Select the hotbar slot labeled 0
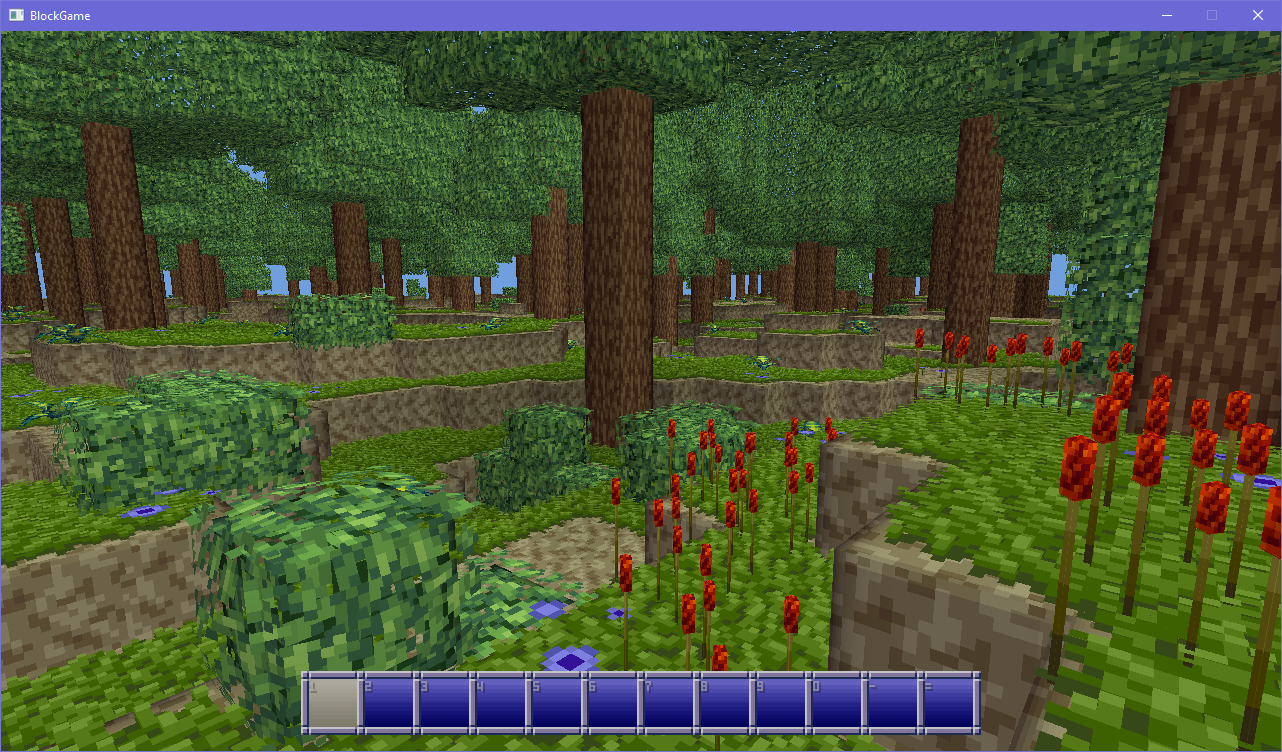1282x752 pixels. pyautogui.click(x=836, y=702)
